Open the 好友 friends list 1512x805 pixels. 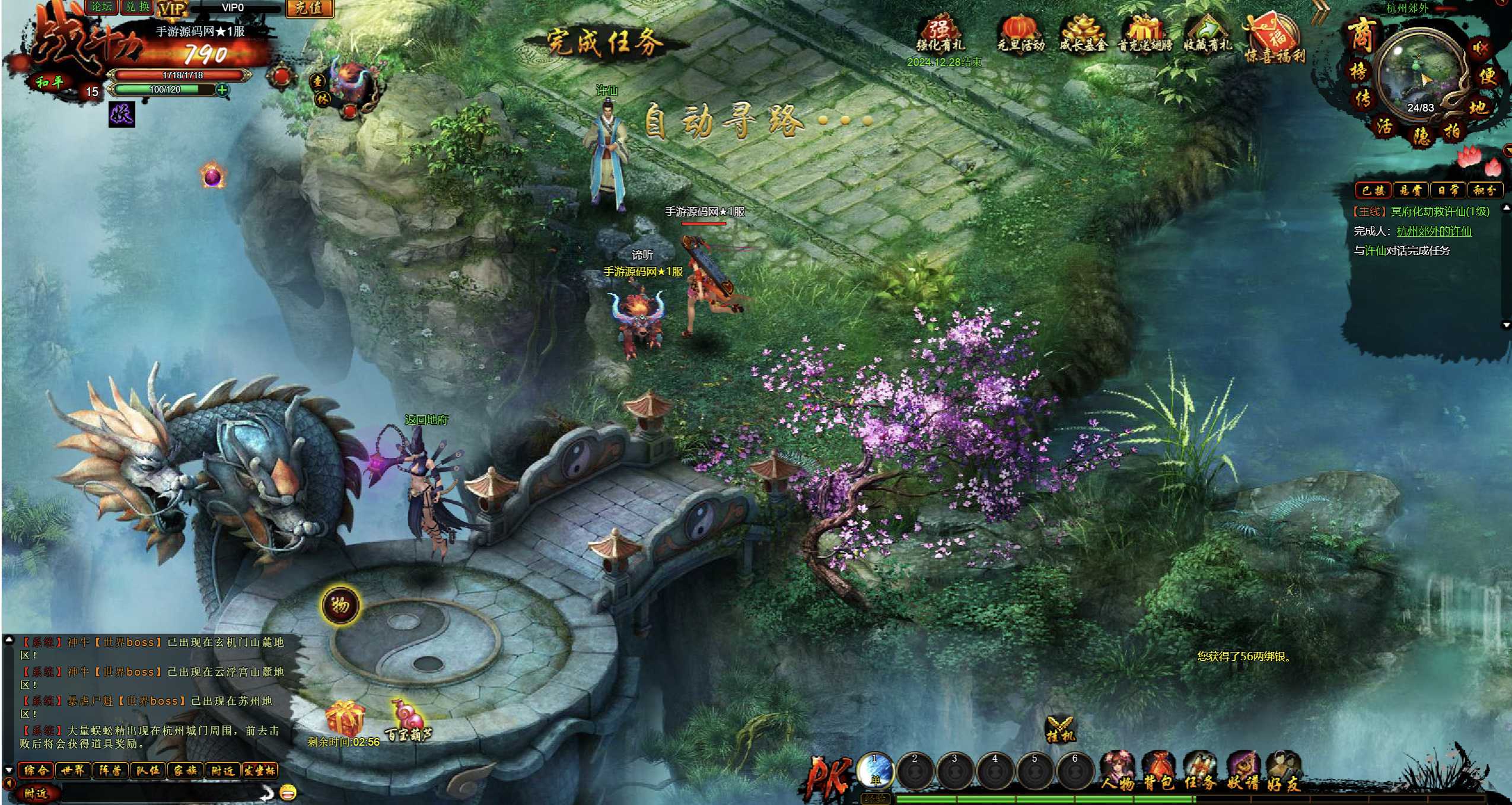[x=1284, y=771]
